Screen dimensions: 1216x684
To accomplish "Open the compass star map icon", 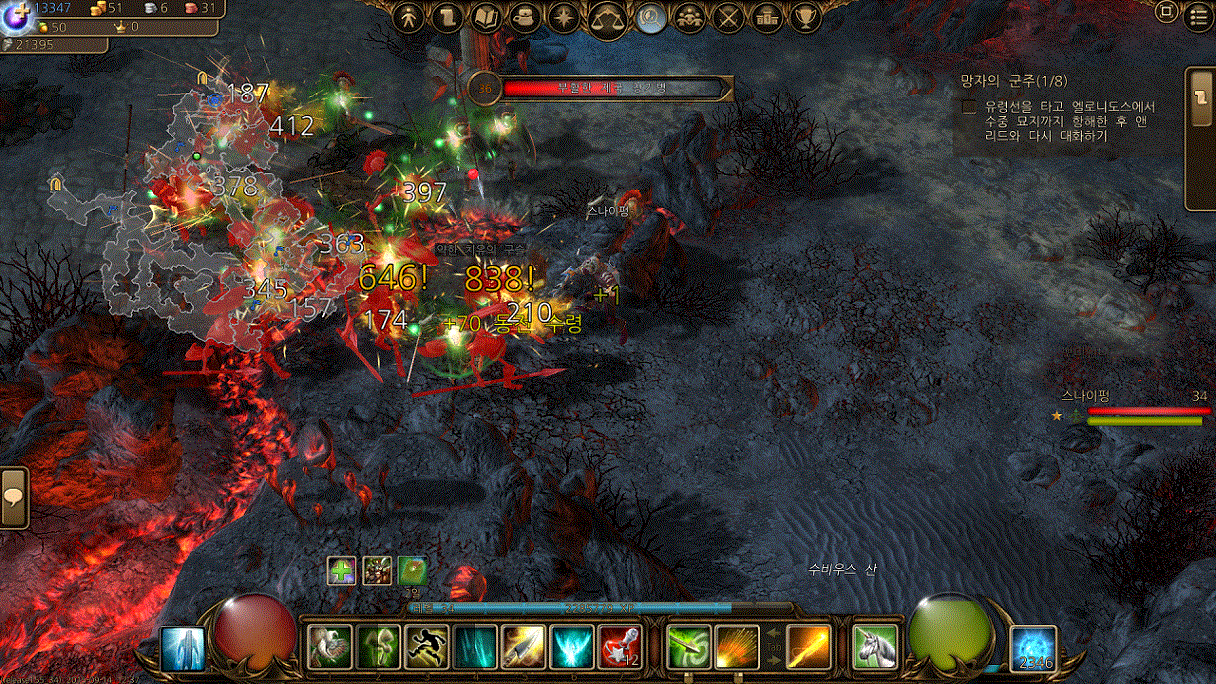I will pyautogui.click(x=564, y=17).
